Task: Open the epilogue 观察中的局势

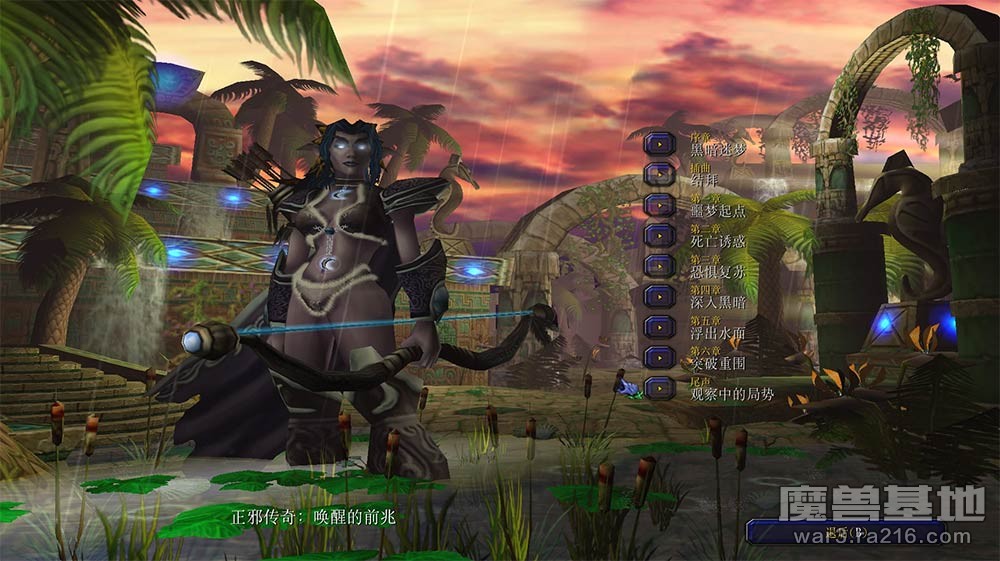Action: (660, 388)
